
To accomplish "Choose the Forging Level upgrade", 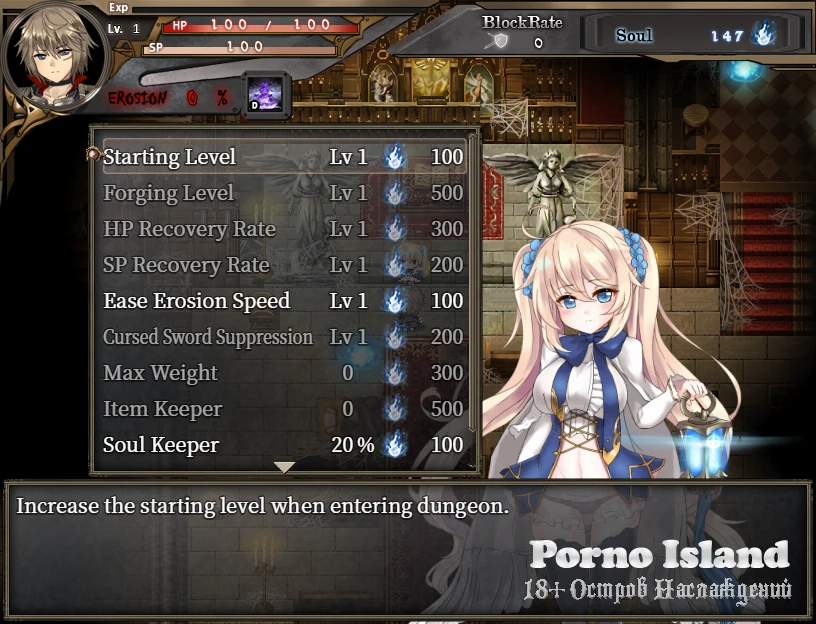I will pyautogui.click(x=284, y=193).
